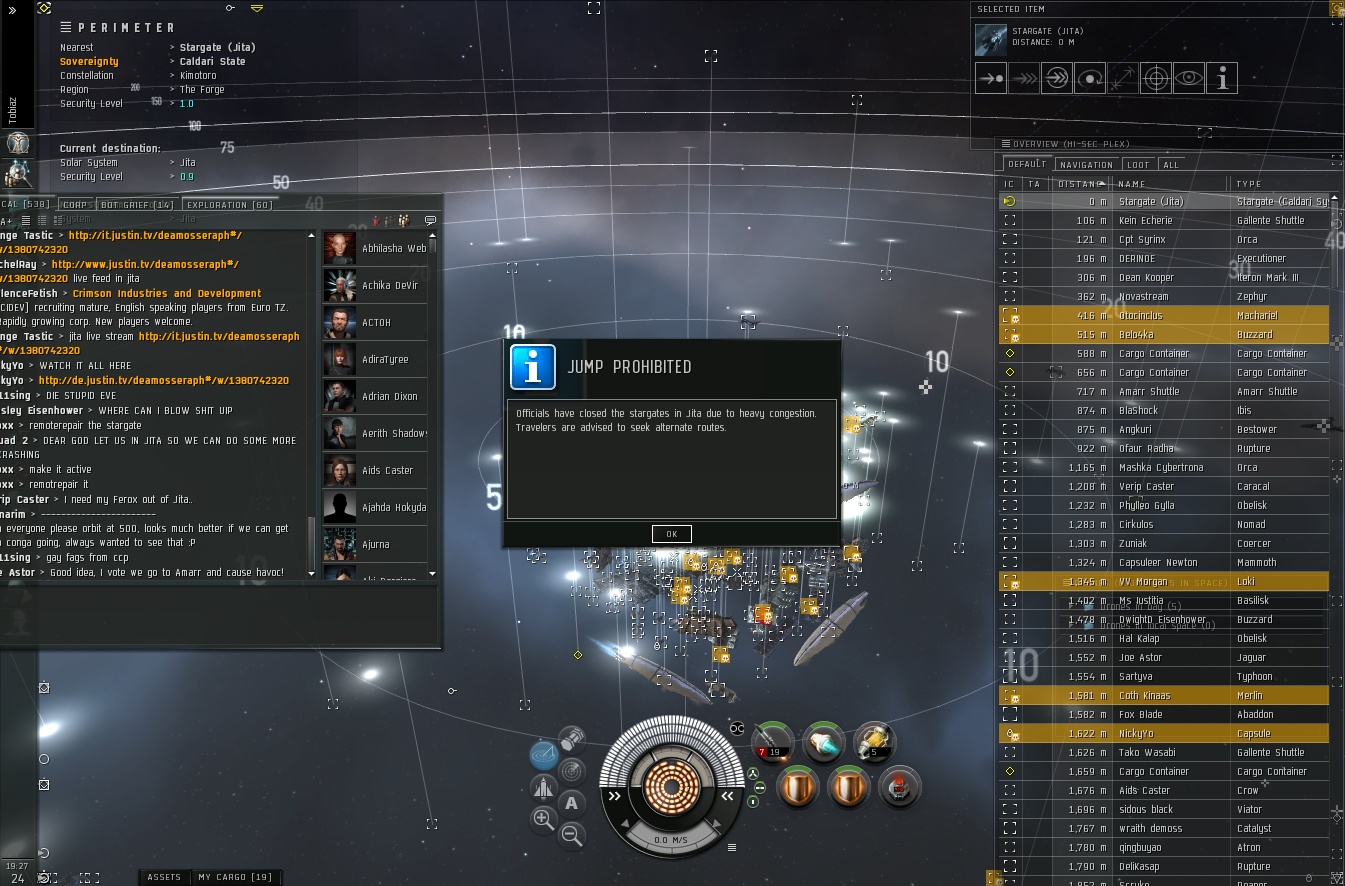
Task: Confirm the Jump Prohibited dialog with OK
Action: tap(671, 534)
